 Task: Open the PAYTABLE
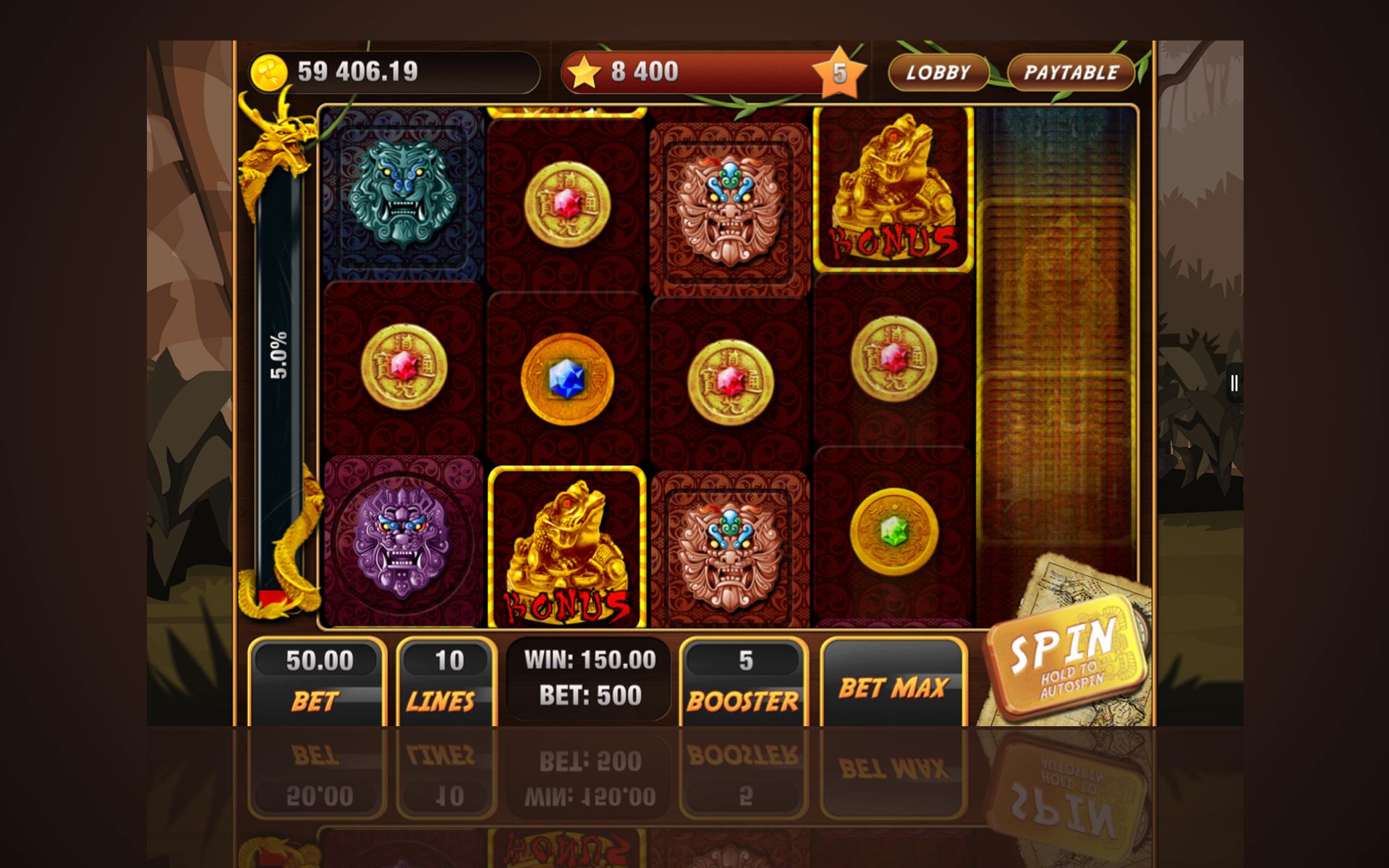pyautogui.click(x=1070, y=72)
